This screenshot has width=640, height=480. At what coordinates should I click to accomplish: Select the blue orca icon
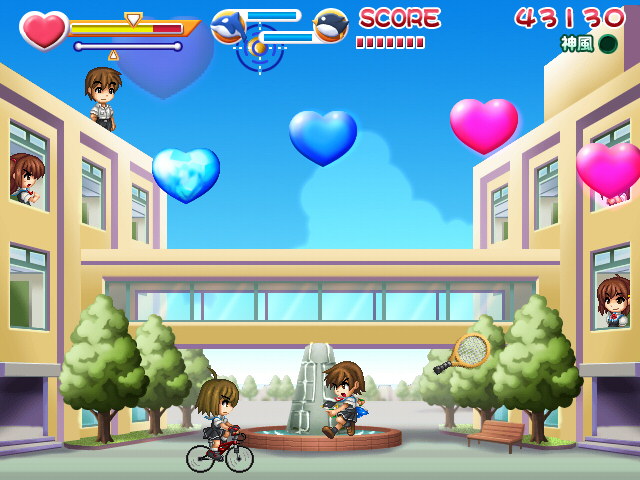point(228,26)
